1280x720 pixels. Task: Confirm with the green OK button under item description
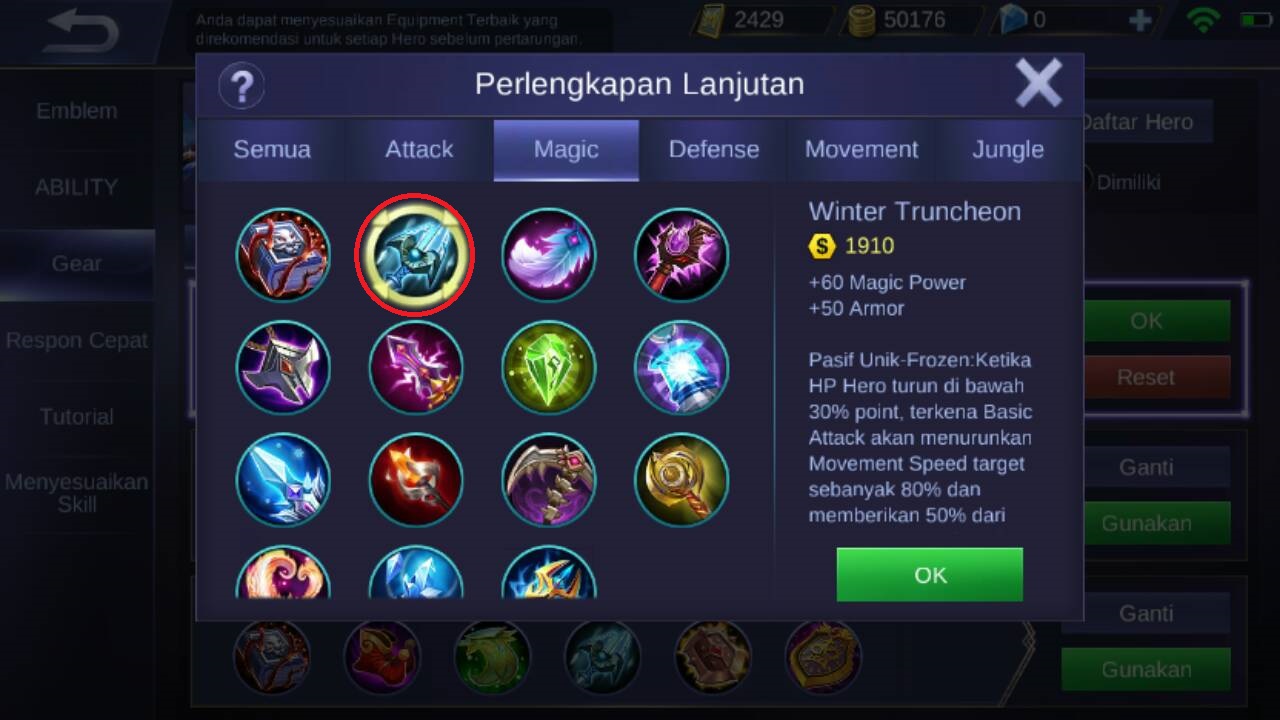(x=929, y=575)
